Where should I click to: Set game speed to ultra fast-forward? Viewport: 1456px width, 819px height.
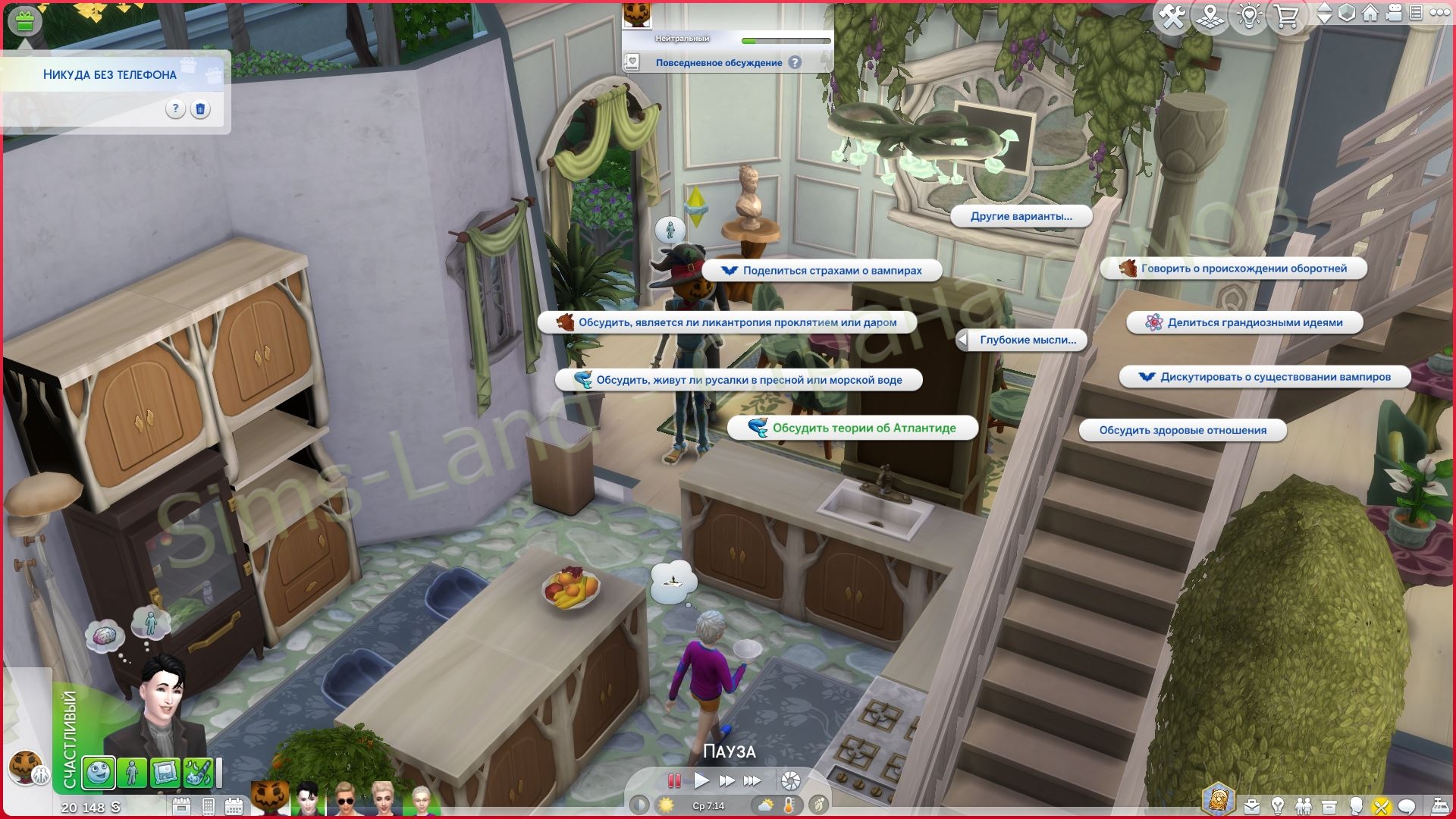click(x=752, y=780)
